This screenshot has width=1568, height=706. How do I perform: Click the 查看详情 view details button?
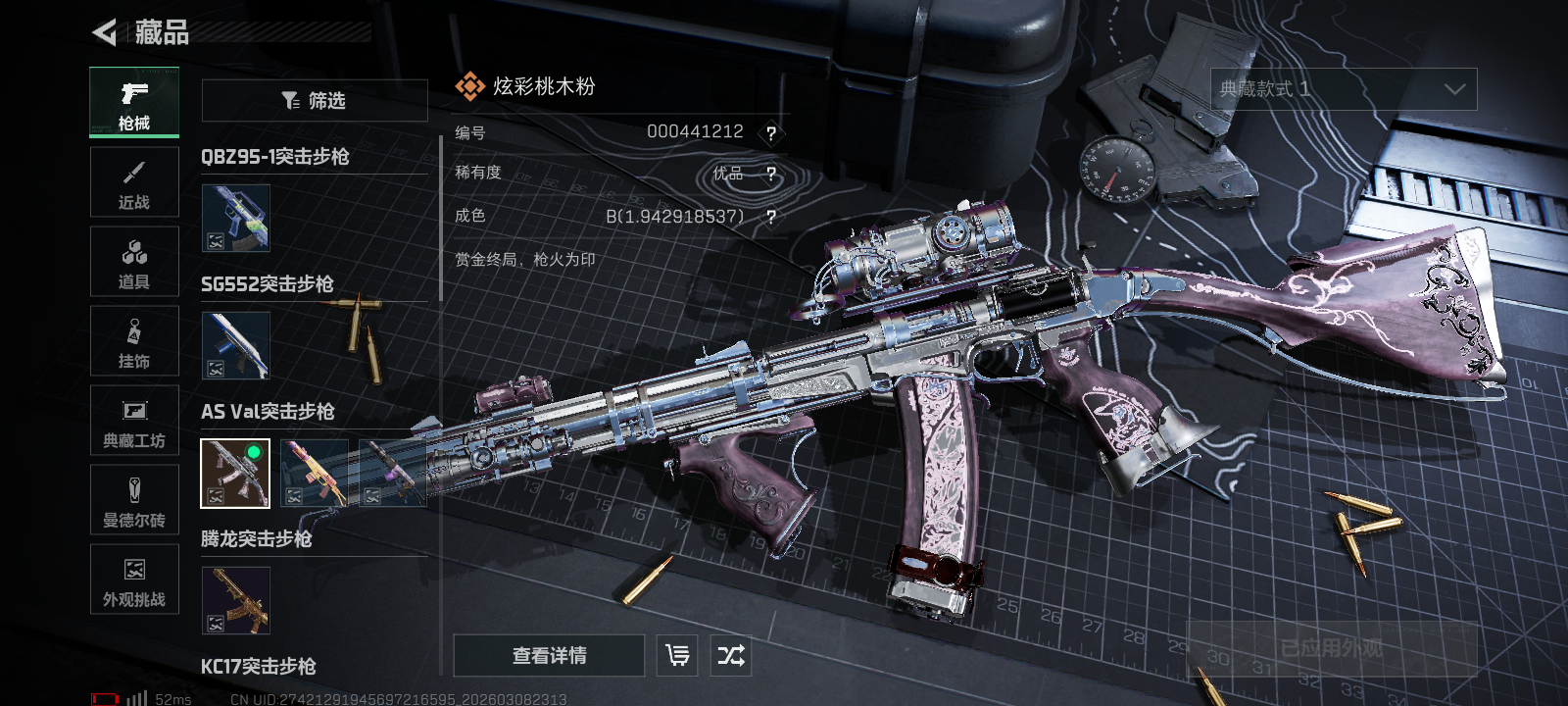coord(549,655)
